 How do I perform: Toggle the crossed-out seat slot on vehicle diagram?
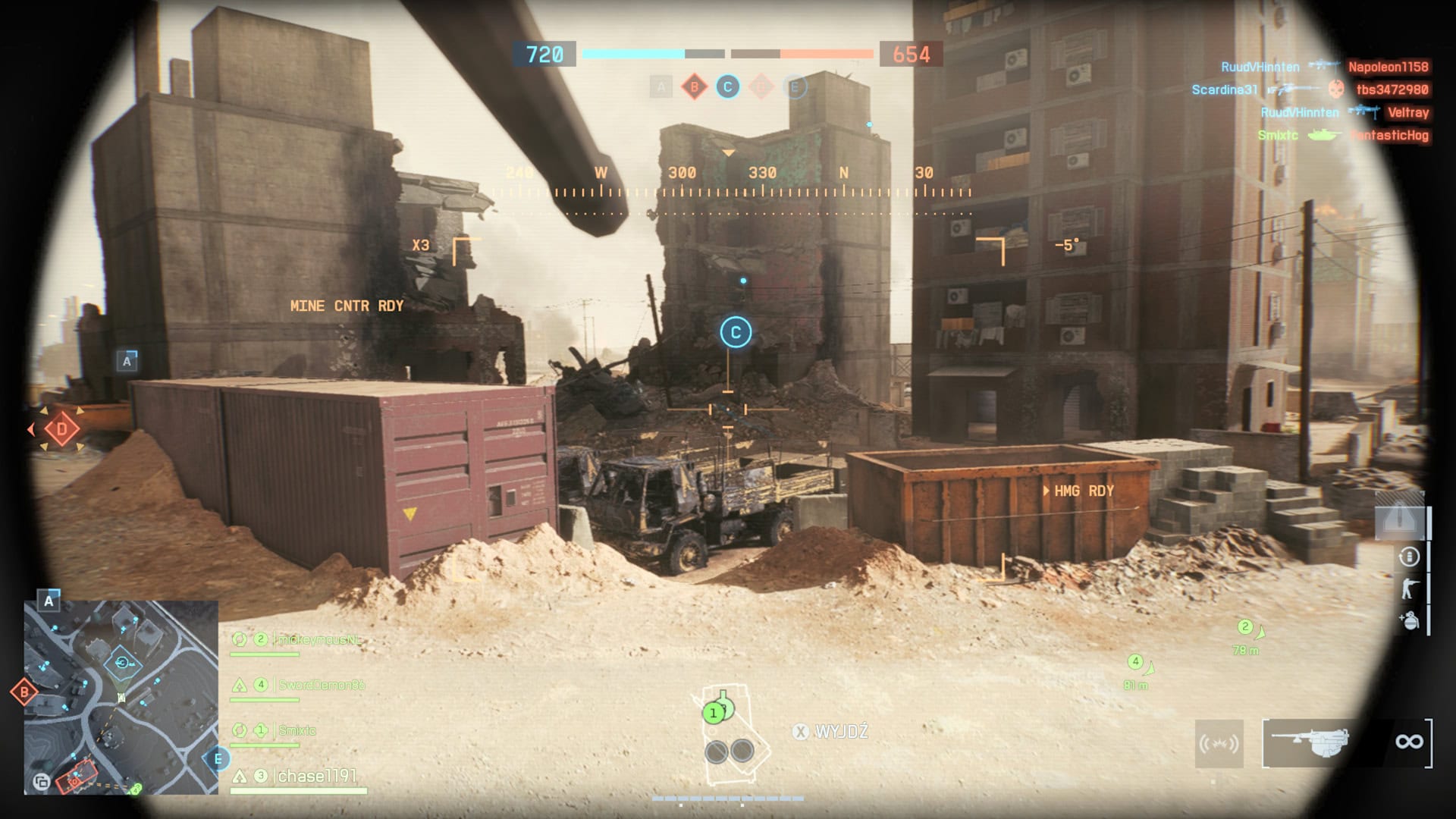tap(717, 752)
